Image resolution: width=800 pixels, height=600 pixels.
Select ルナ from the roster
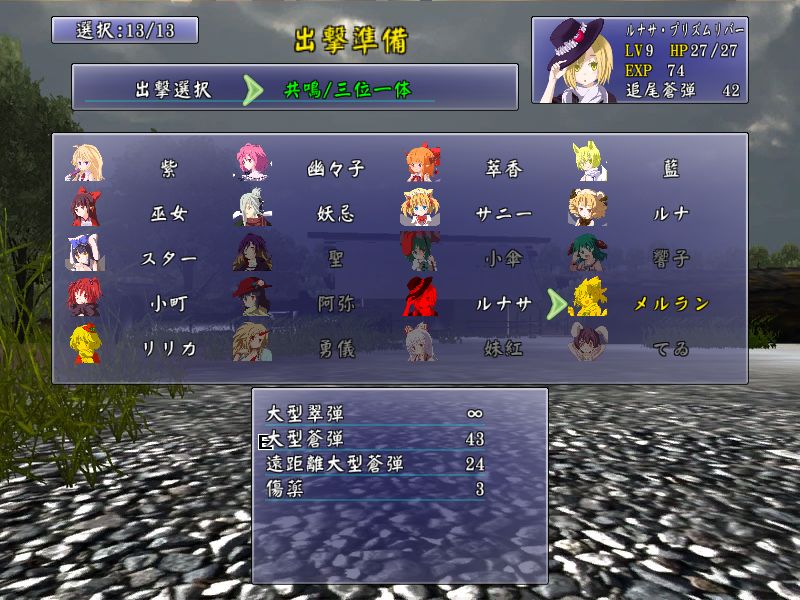coord(671,214)
